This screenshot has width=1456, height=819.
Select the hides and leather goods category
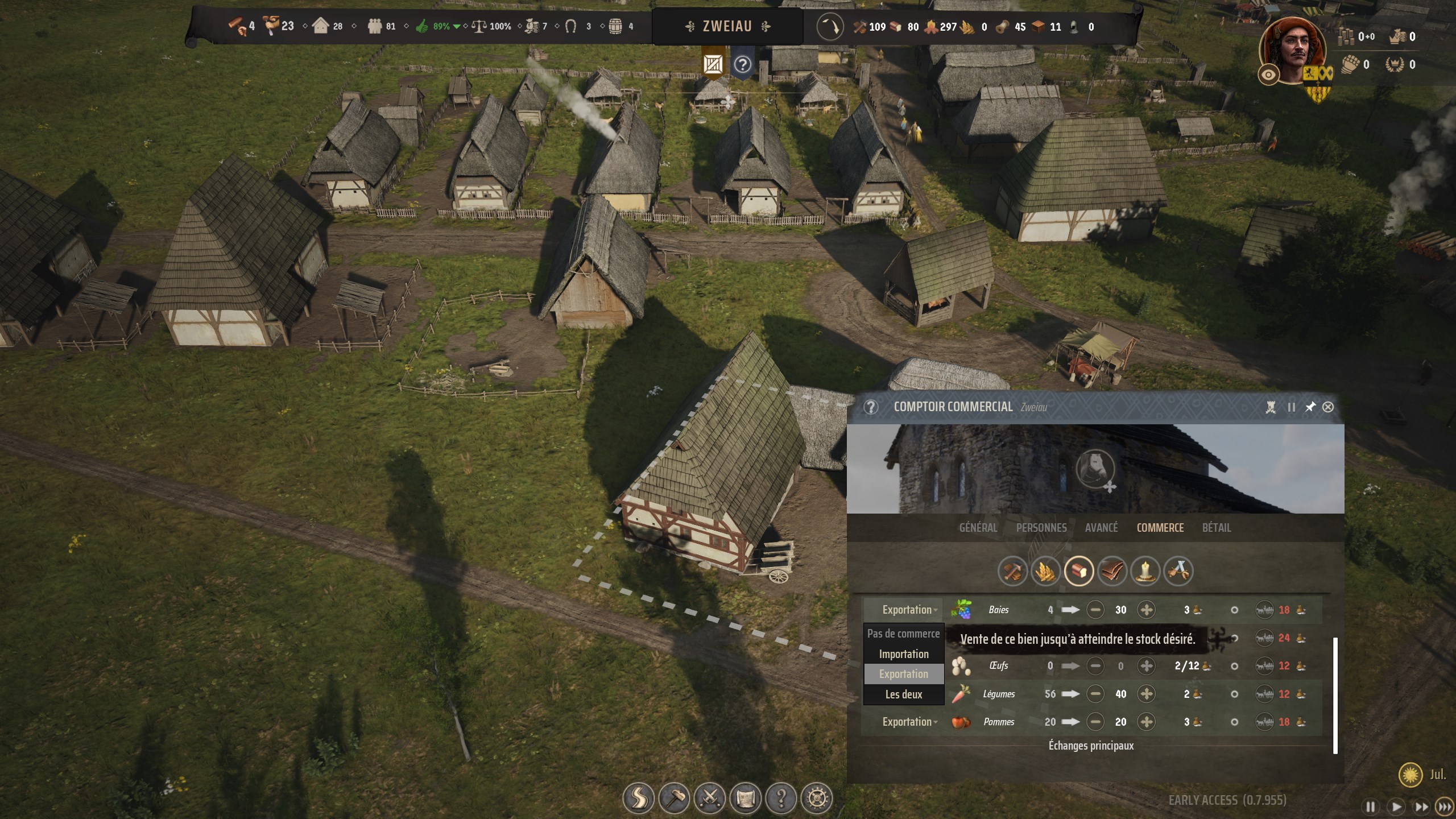coord(1112,572)
